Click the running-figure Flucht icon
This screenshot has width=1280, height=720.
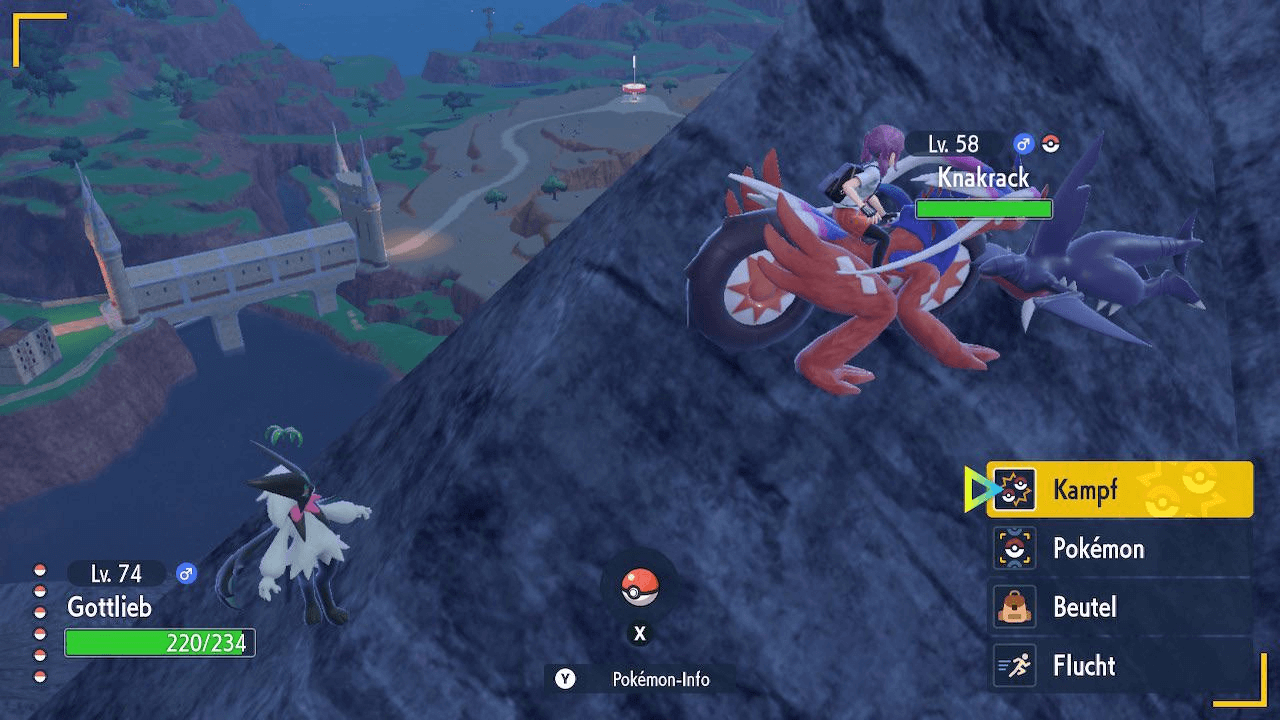[x=1016, y=666]
